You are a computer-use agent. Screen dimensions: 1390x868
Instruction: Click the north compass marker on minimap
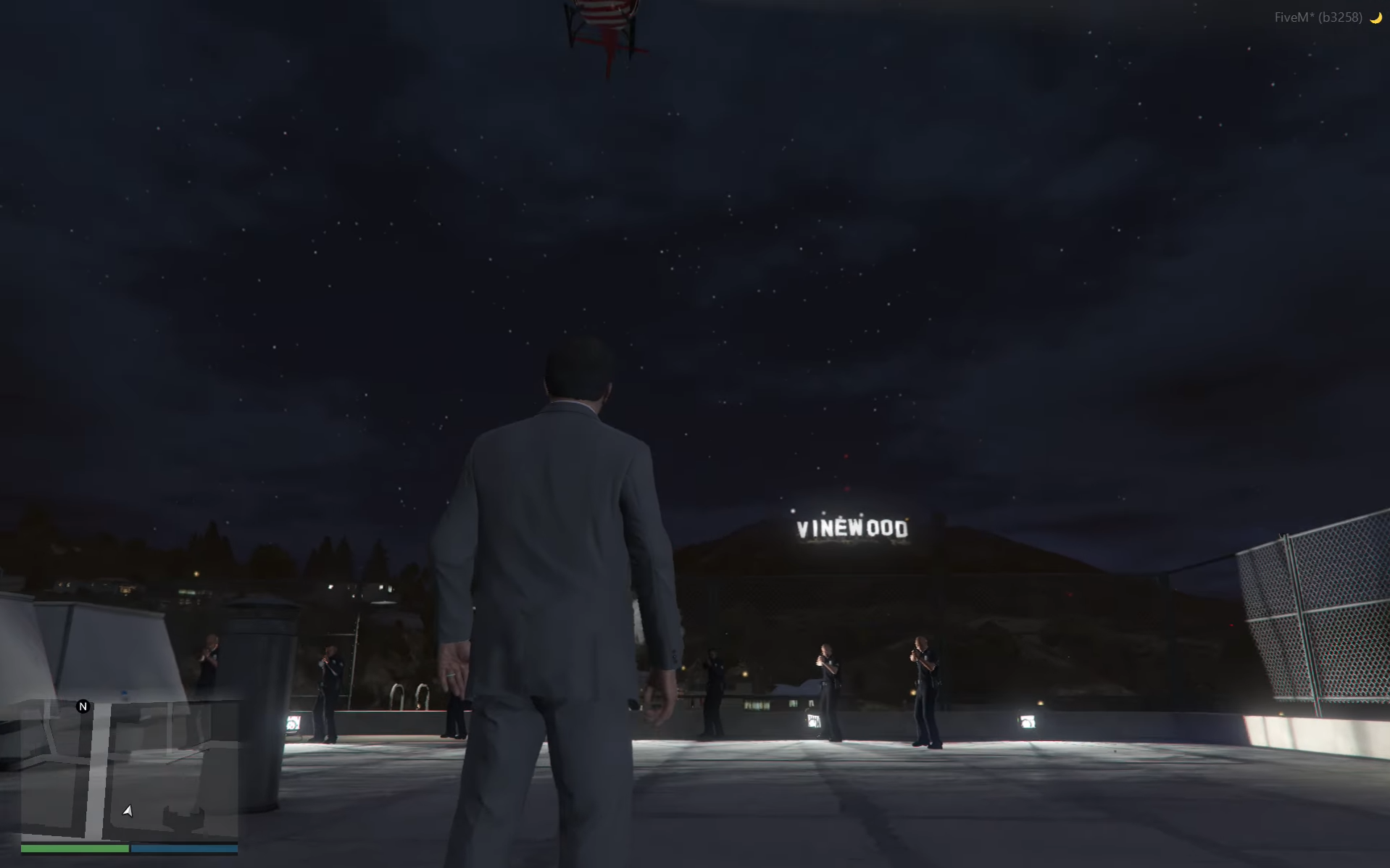[83, 706]
